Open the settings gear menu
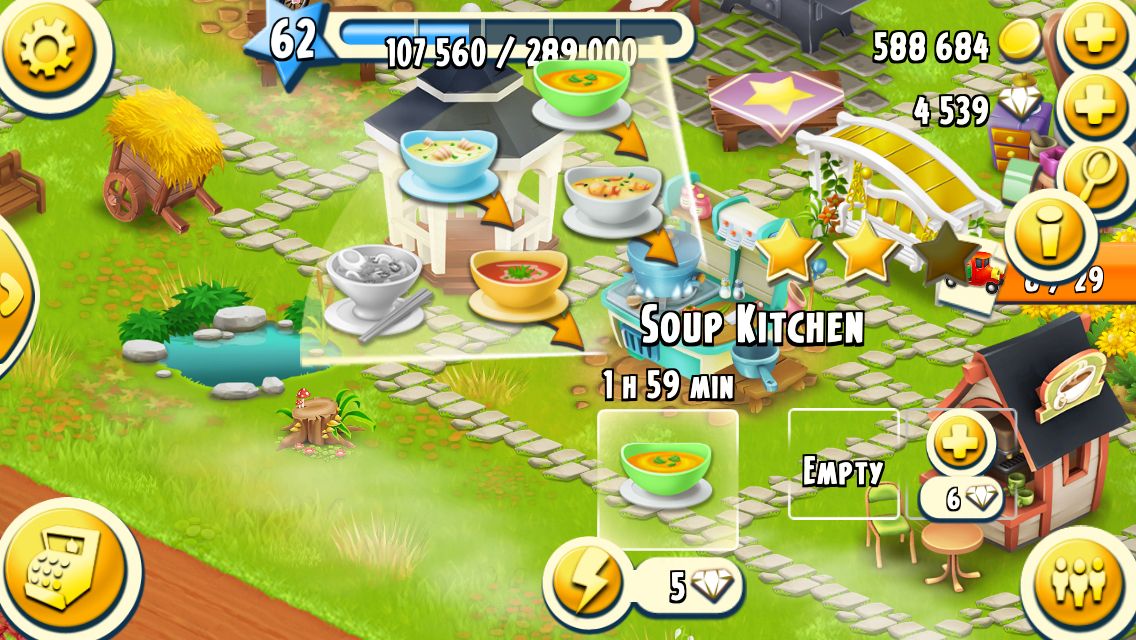Image resolution: width=1136 pixels, height=640 pixels. [x=46, y=48]
